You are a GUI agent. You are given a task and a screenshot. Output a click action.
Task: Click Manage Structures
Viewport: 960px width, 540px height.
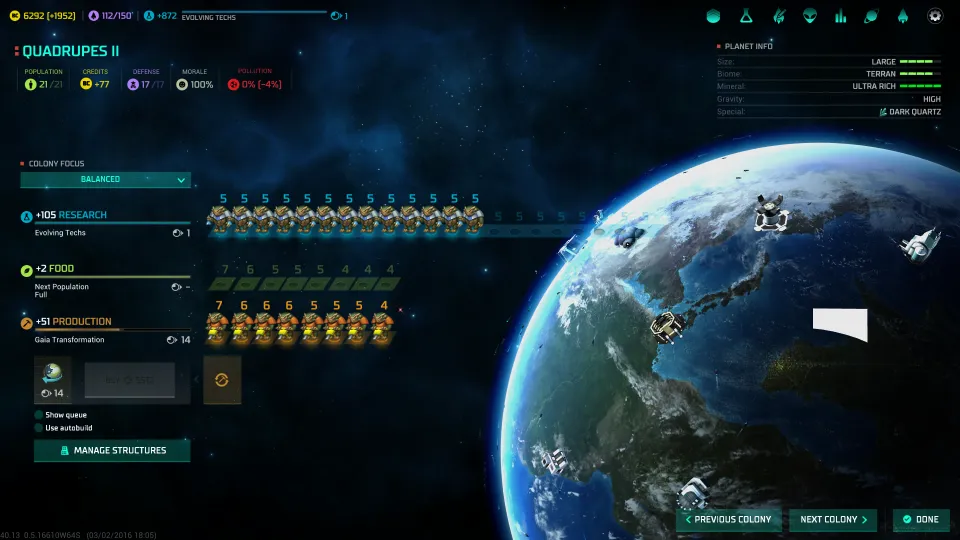coord(112,451)
